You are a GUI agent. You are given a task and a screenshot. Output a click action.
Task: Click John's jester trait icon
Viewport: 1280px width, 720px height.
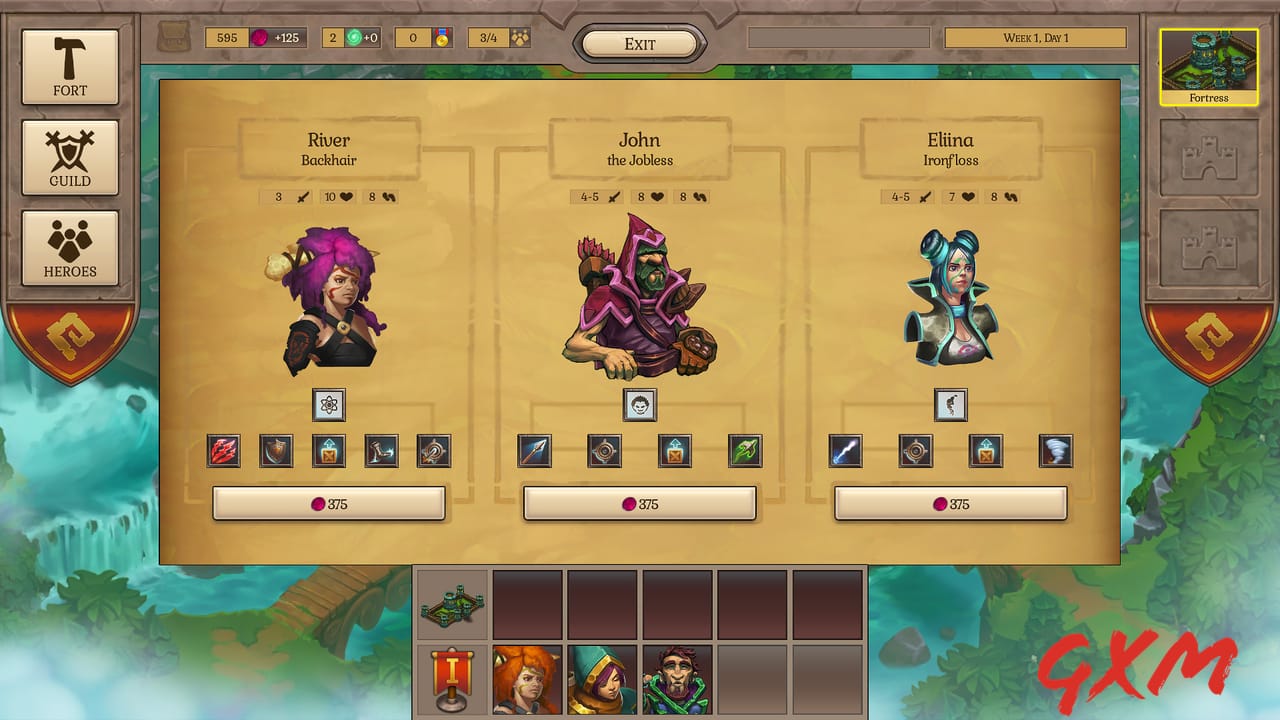pyautogui.click(x=641, y=406)
